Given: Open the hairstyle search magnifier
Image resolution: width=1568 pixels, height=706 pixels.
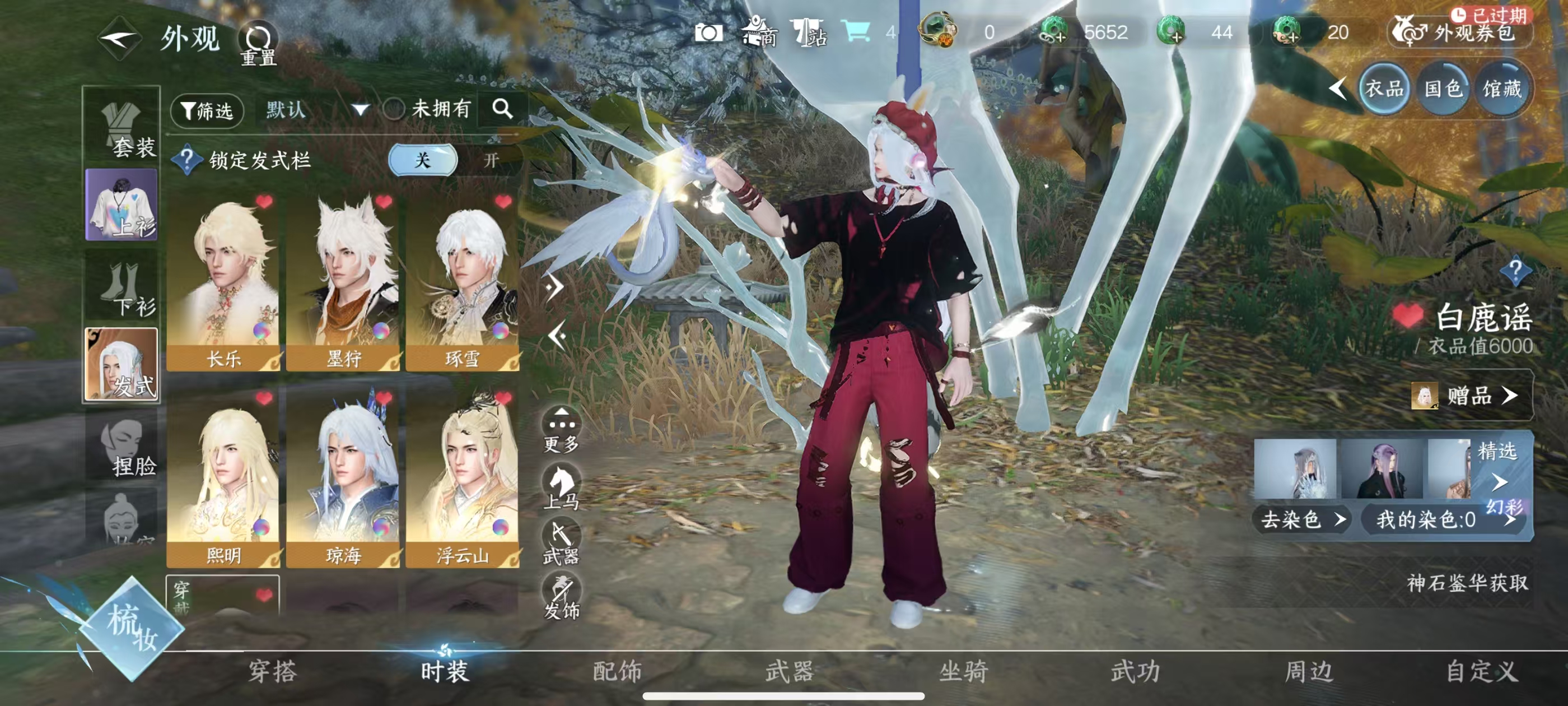Looking at the screenshot, I should (502, 109).
